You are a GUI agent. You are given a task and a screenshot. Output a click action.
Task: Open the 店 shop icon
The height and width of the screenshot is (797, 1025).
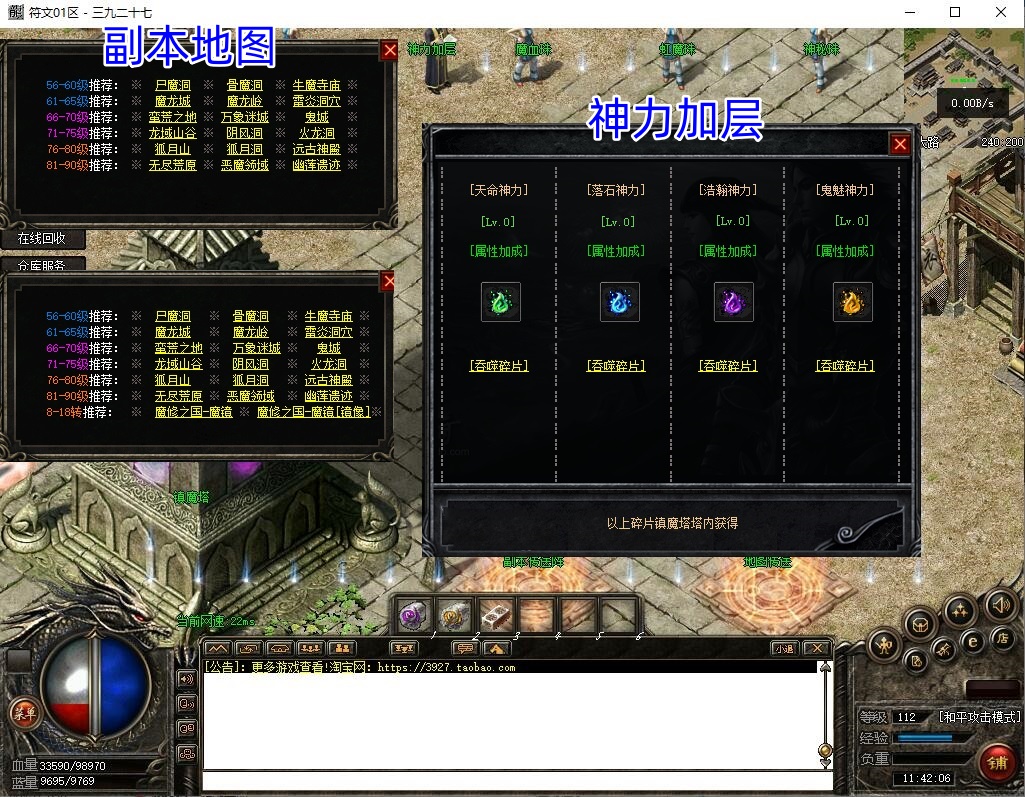click(1001, 637)
